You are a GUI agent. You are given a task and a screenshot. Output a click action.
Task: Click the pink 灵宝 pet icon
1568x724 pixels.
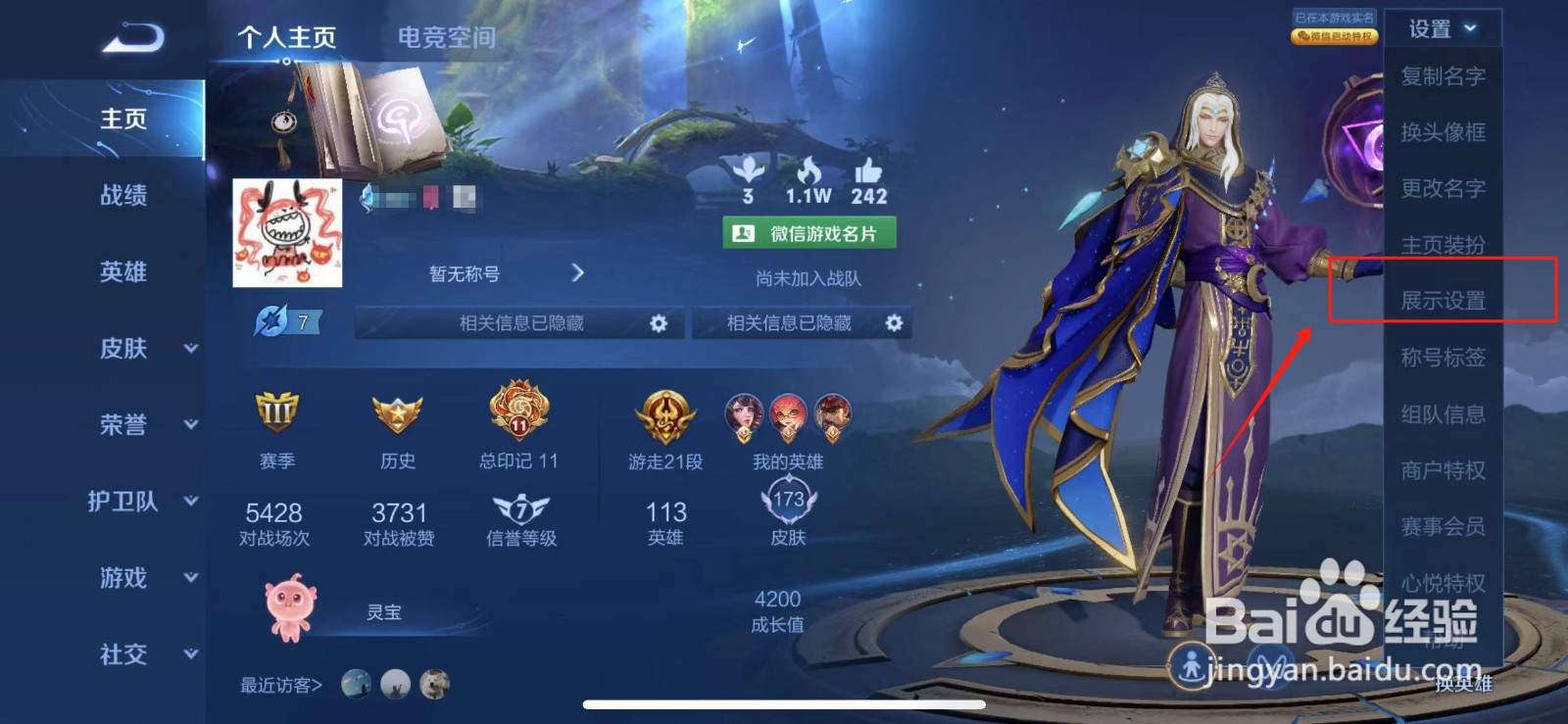(x=287, y=607)
